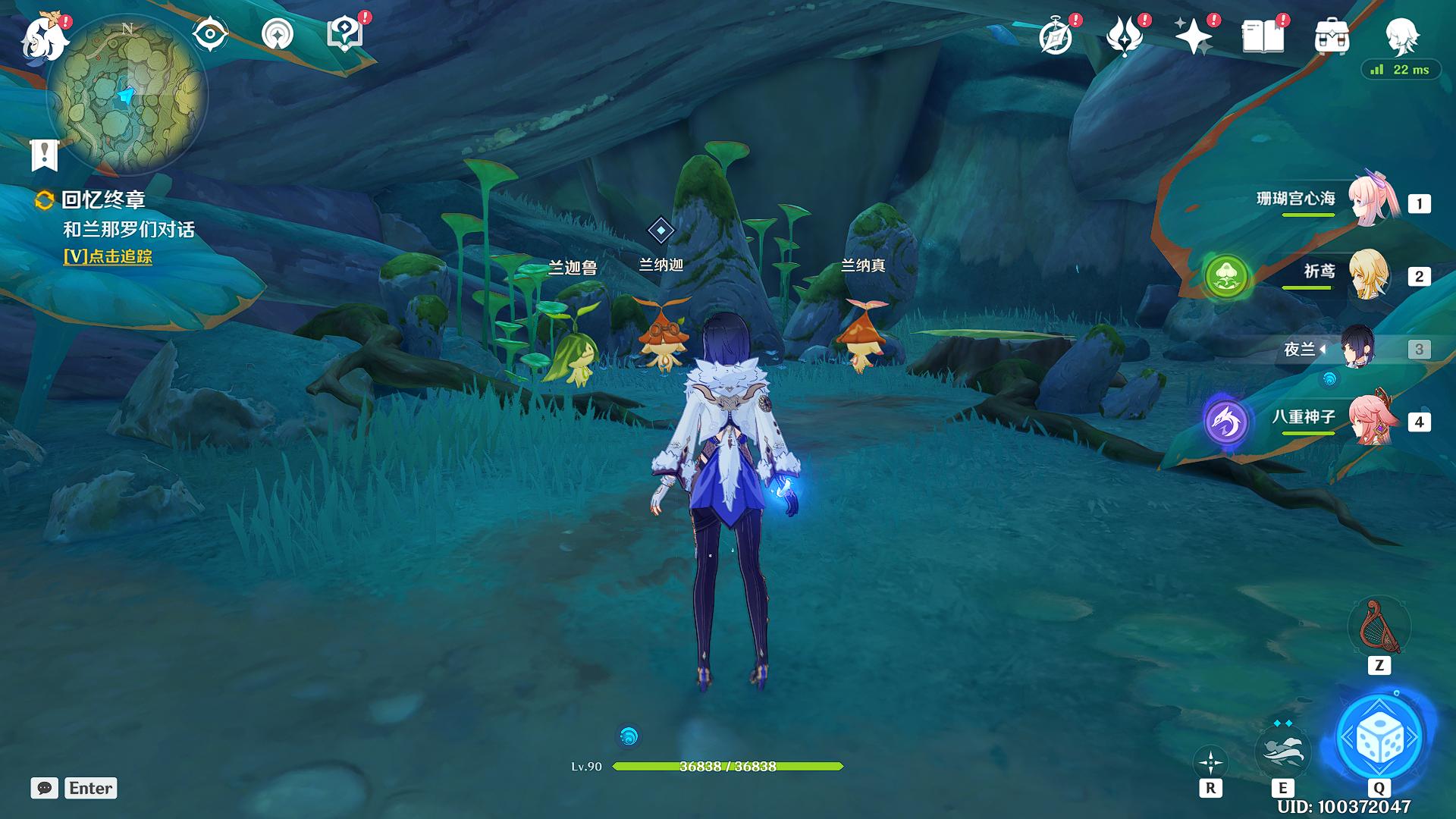Open the circular minimap
The image size is (1456, 819).
click(127, 95)
